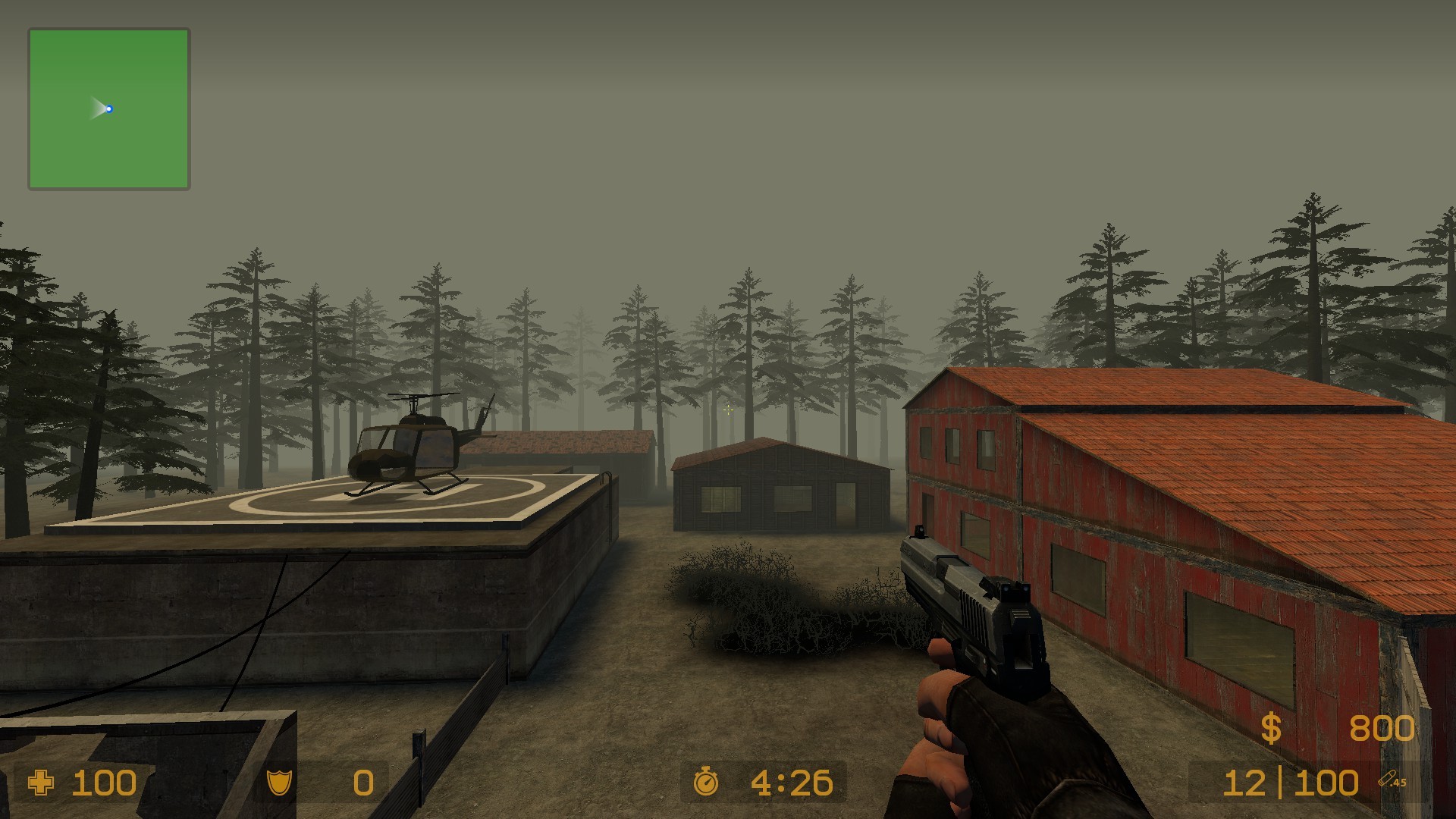Click the health value 100
The image size is (1456, 819).
(x=103, y=782)
